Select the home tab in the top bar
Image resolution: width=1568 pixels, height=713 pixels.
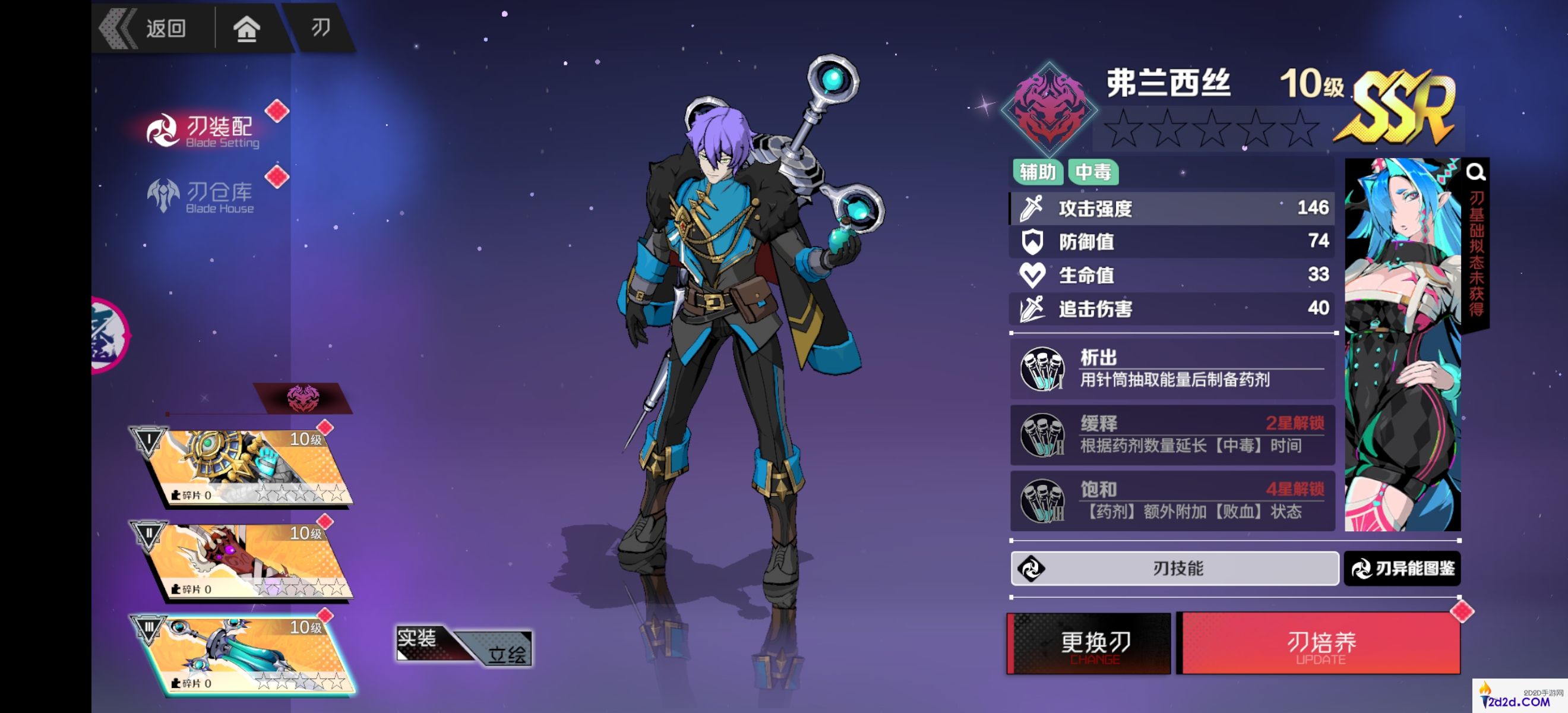248,28
